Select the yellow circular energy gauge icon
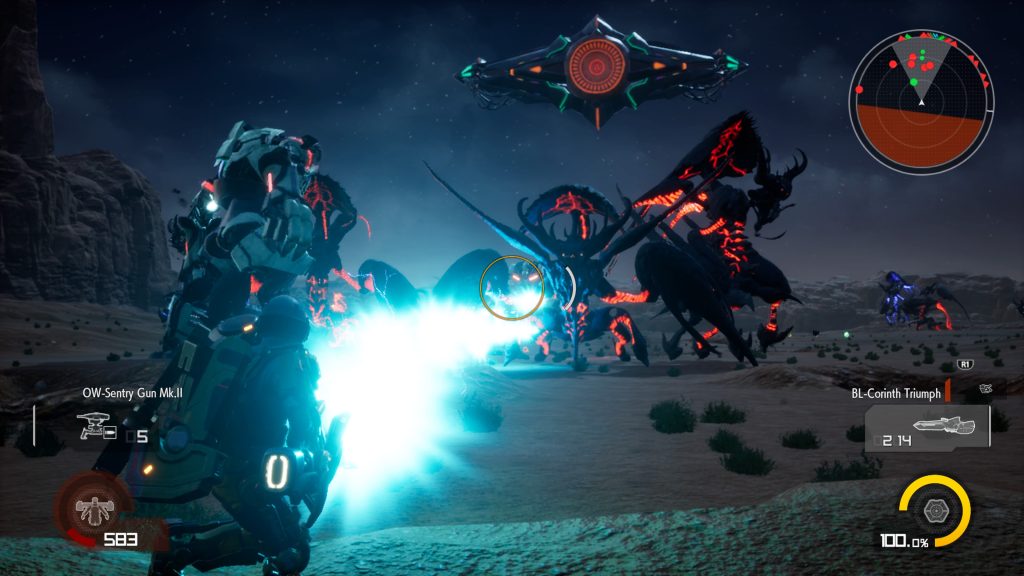 pyautogui.click(x=934, y=509)
